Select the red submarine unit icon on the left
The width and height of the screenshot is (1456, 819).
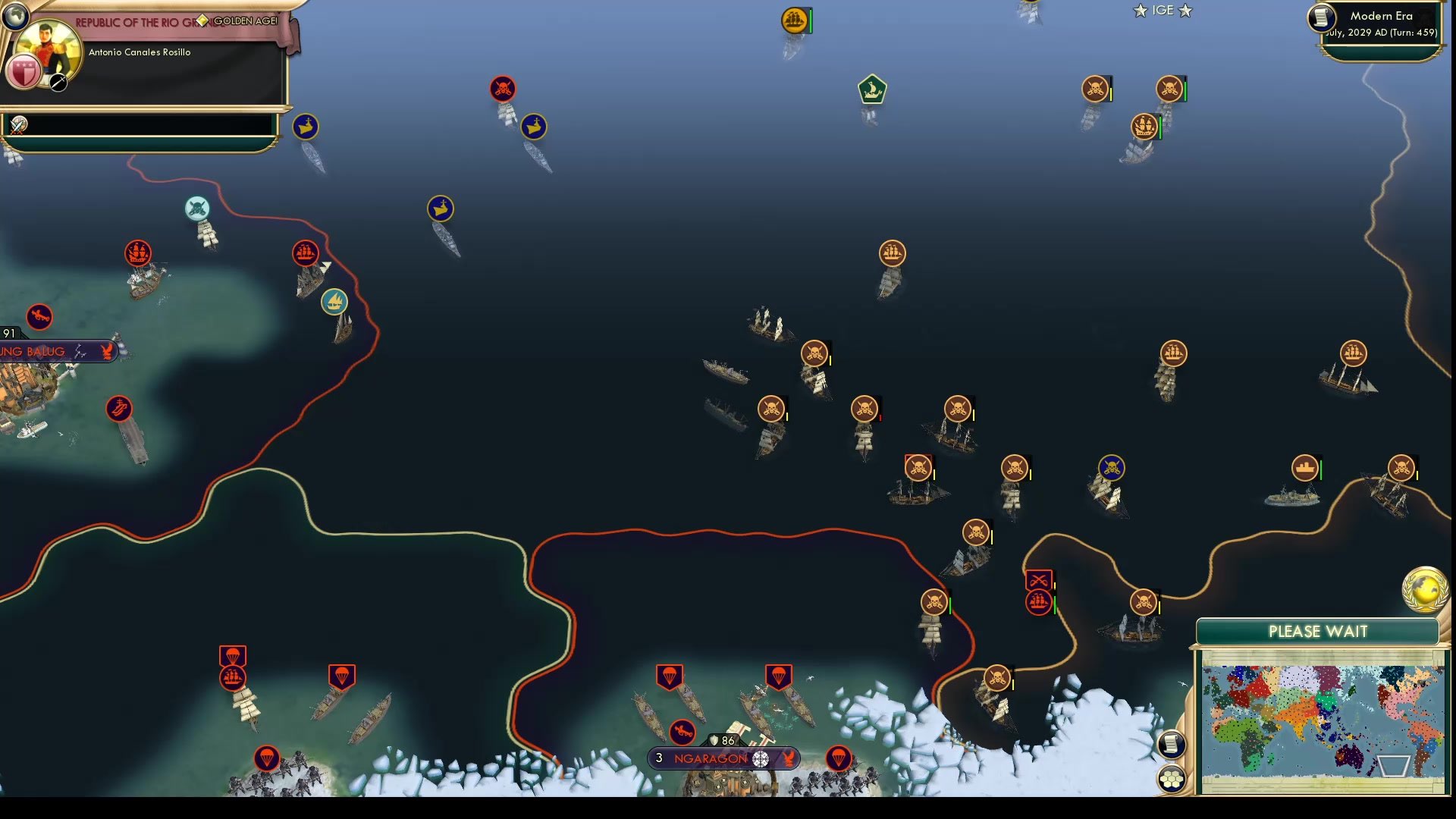tap(119, 409)
